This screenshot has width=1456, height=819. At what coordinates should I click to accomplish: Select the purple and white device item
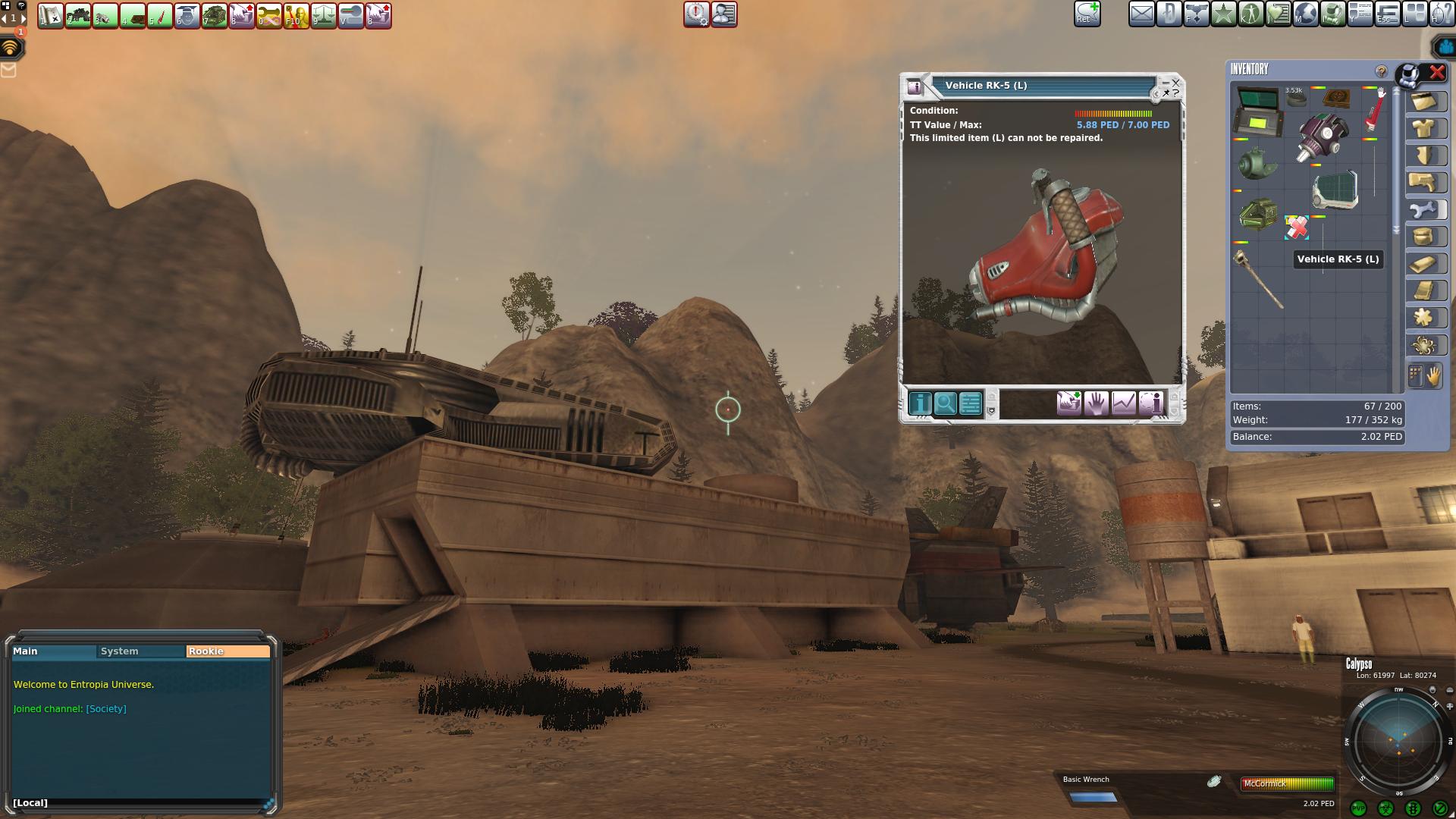coord(1323,137)
